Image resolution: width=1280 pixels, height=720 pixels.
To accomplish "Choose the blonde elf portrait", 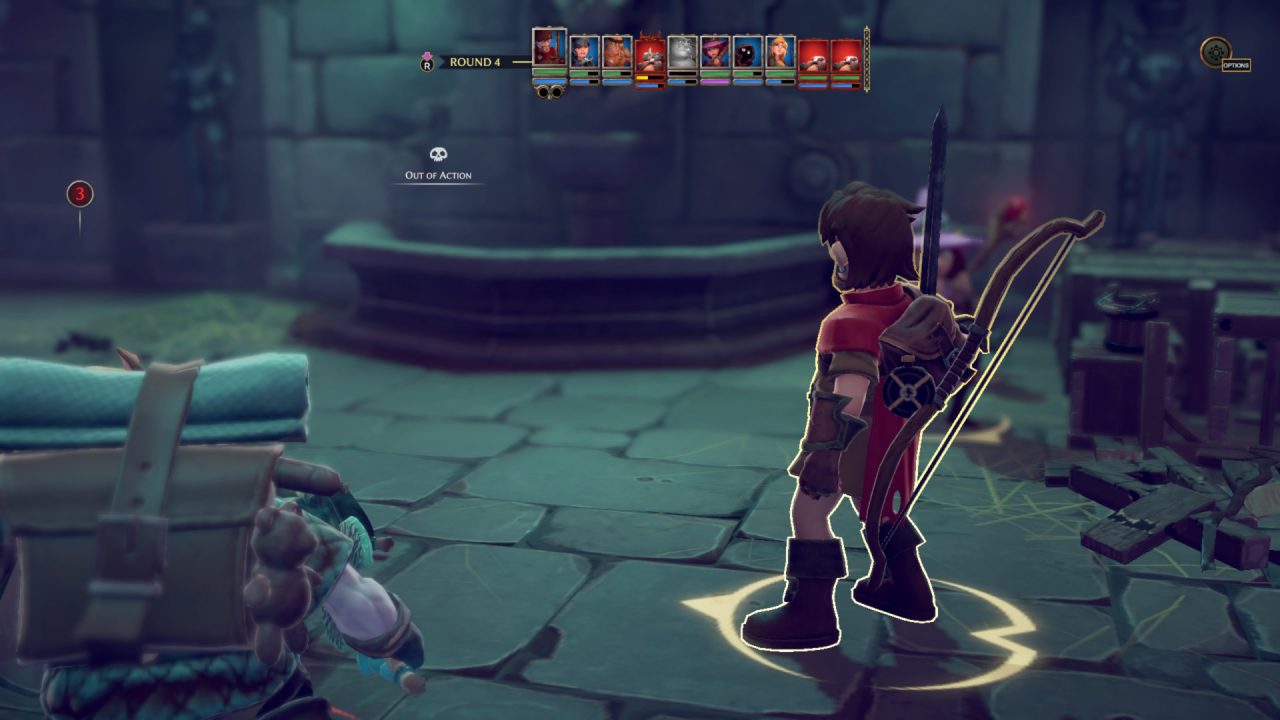I will 780,52.
